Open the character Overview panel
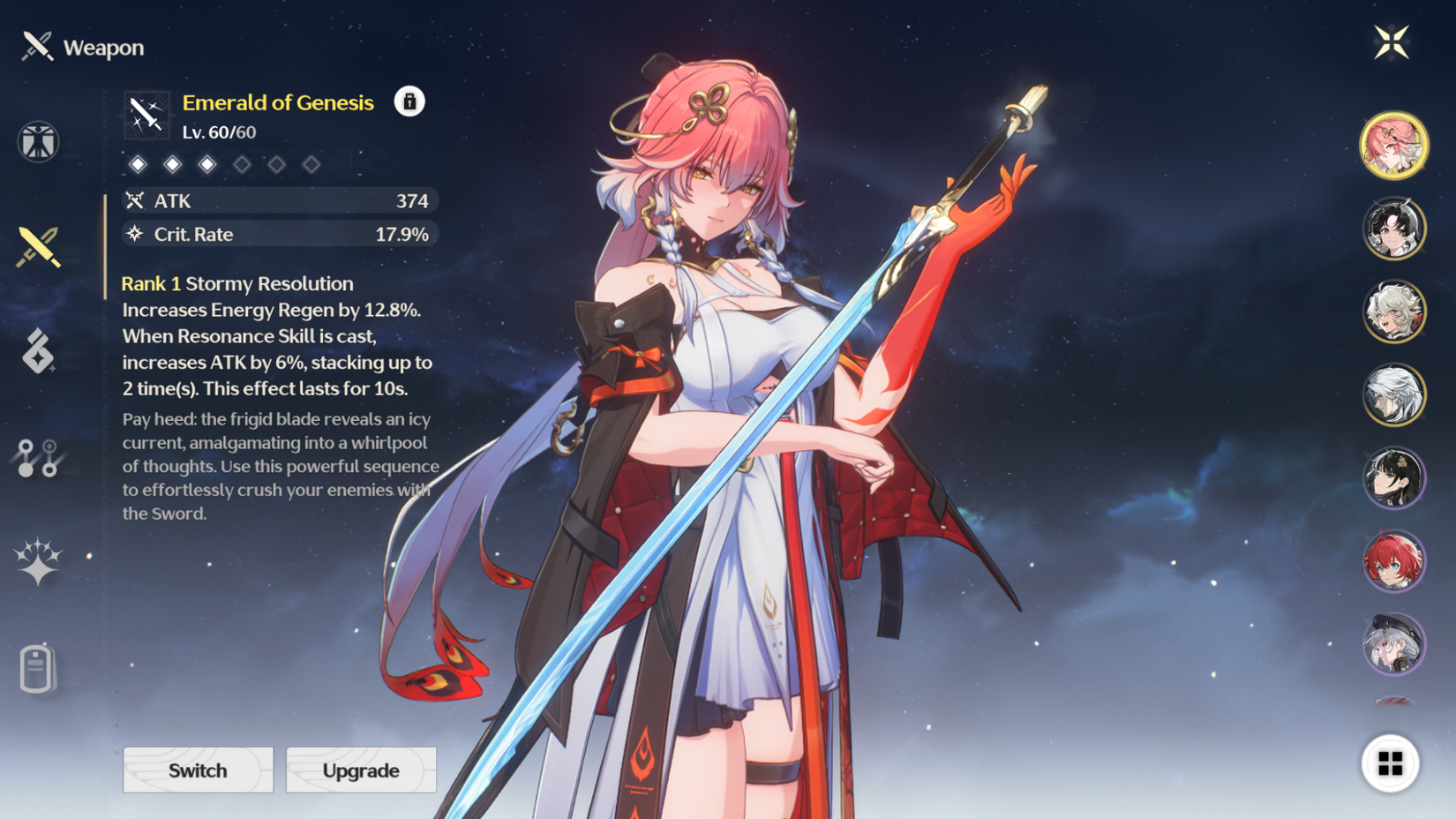Image resolution: width=1456 pixels, height=819 pixels. pos(37,143)
